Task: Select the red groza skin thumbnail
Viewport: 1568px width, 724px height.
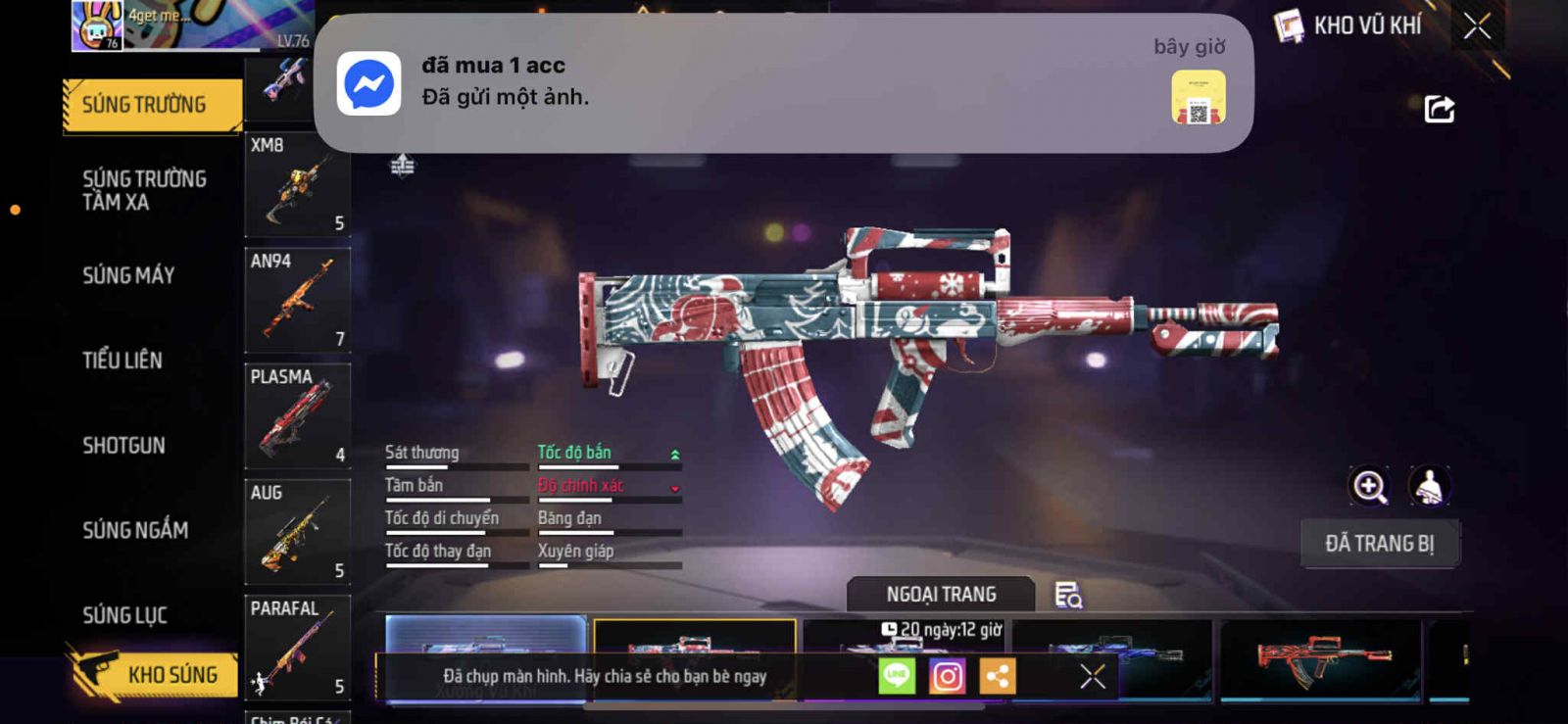Action: coord(1319,658)
